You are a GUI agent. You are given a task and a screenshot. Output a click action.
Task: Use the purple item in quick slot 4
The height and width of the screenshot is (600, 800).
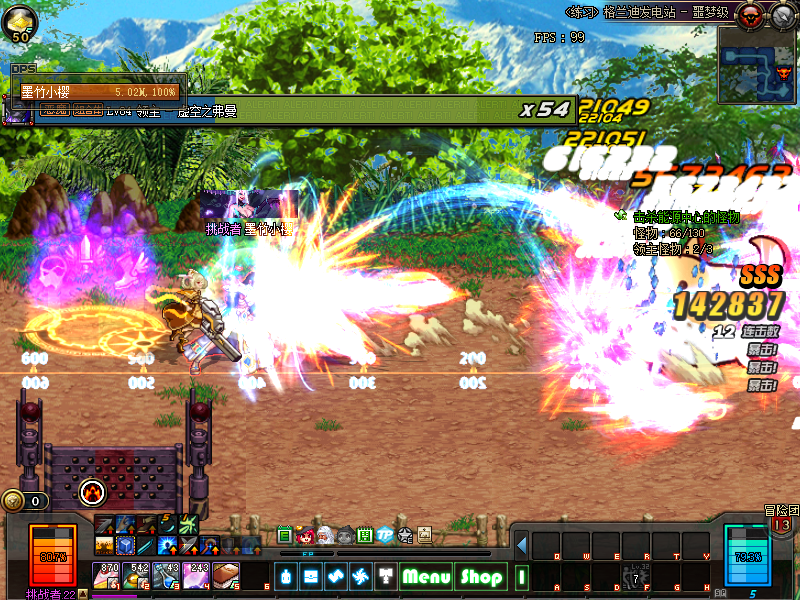click(x=196, y=575)
